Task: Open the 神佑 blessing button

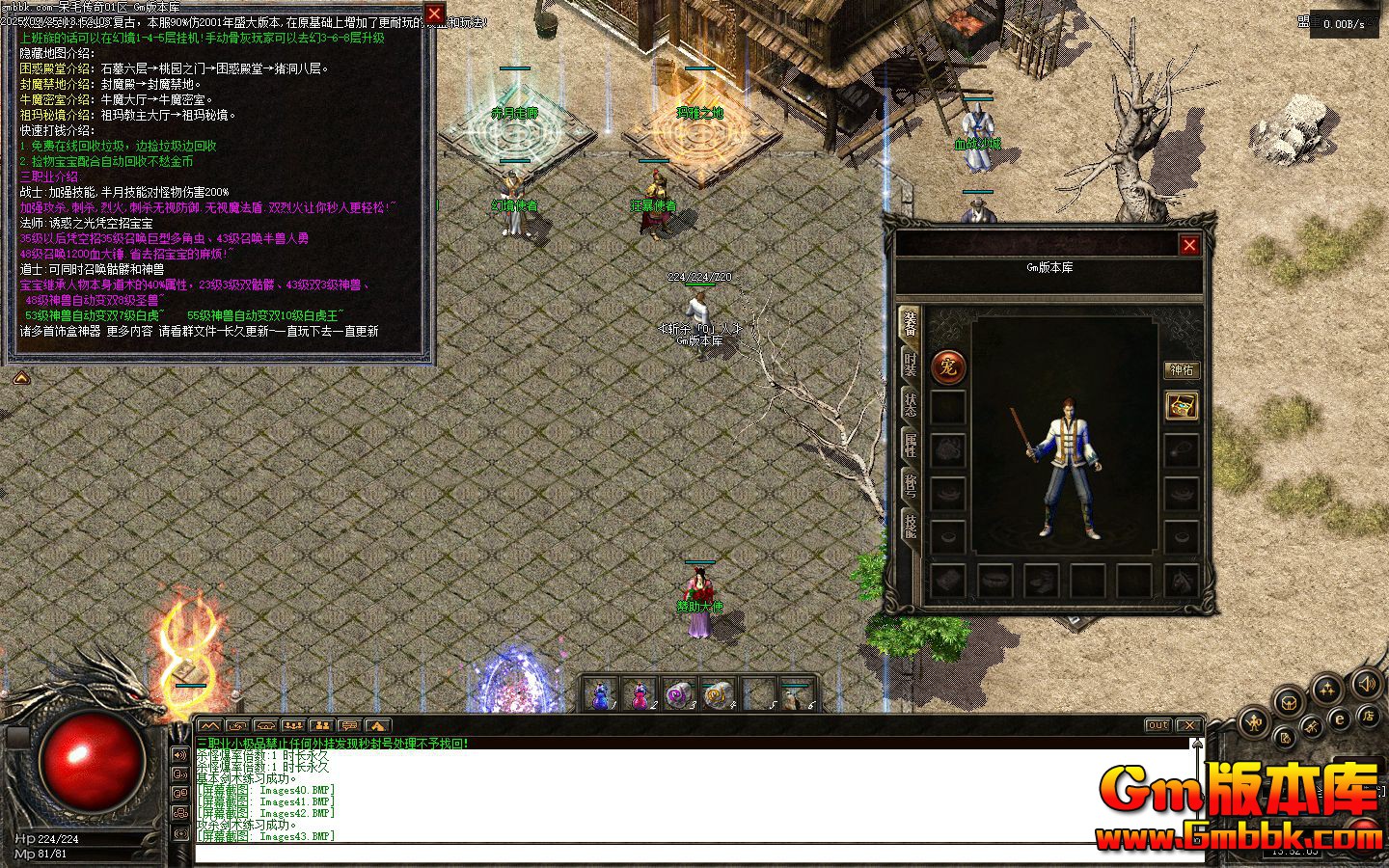Action: (x=1182, y=370)
